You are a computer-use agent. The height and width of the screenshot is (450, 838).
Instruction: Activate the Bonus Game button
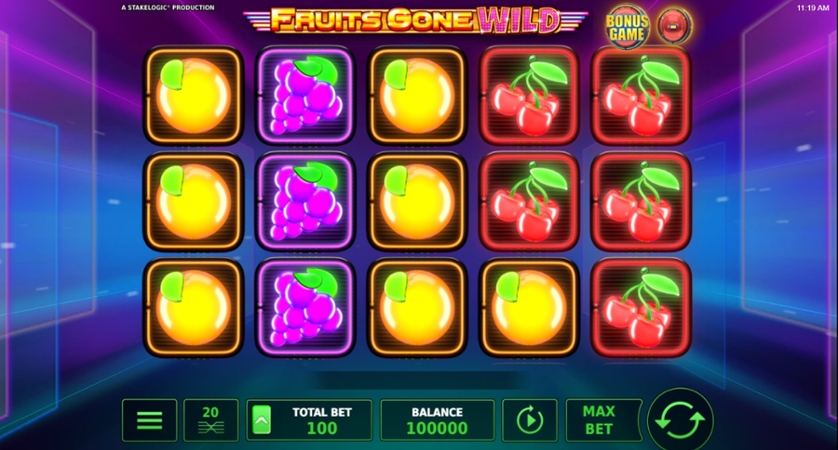point(628,27)
